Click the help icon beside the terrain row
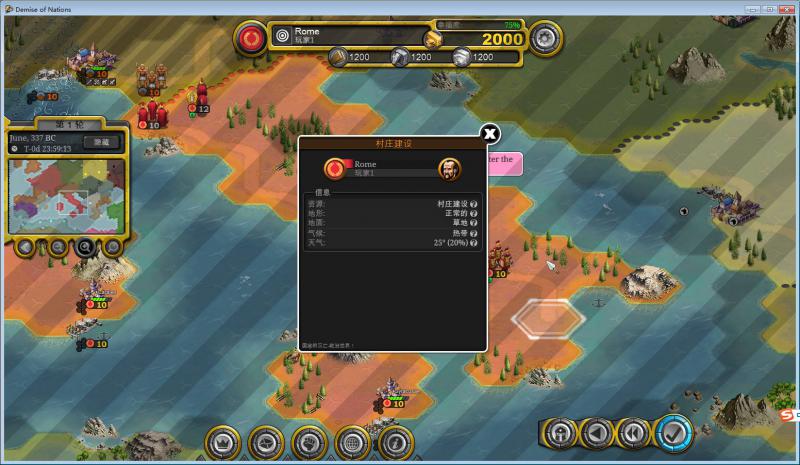Screen dimensions: 800x465 point(474,213)
